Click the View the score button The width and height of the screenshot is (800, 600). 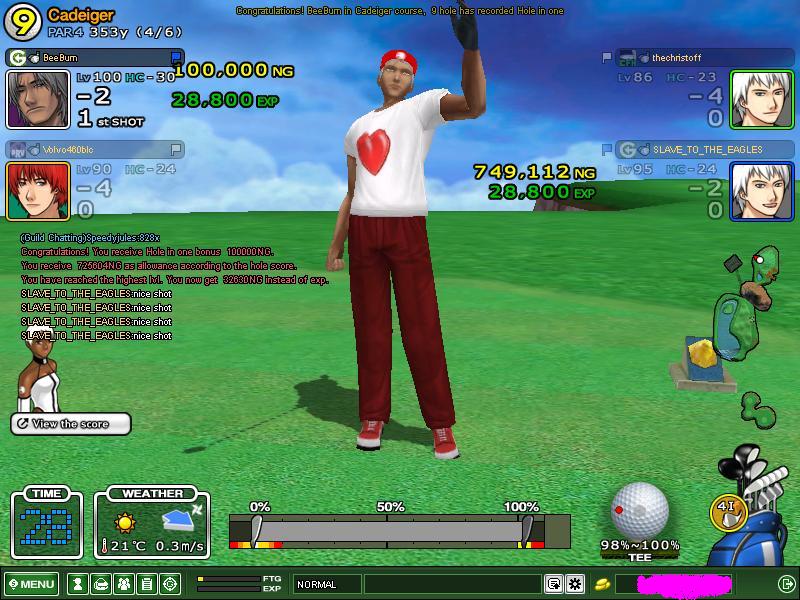click(x=71, y=424)
